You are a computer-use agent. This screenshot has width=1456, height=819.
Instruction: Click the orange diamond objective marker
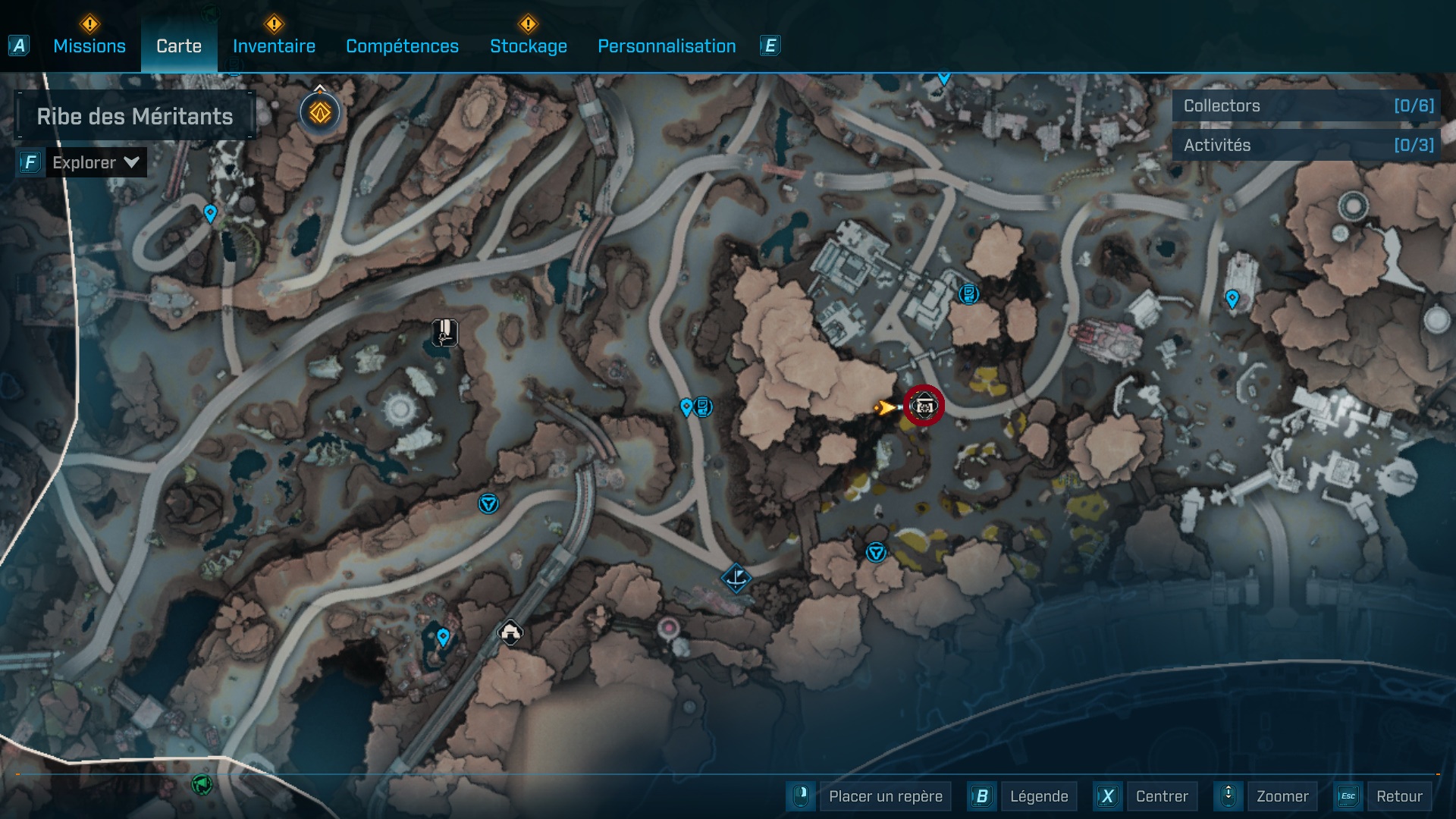click(x=320, y=113)
